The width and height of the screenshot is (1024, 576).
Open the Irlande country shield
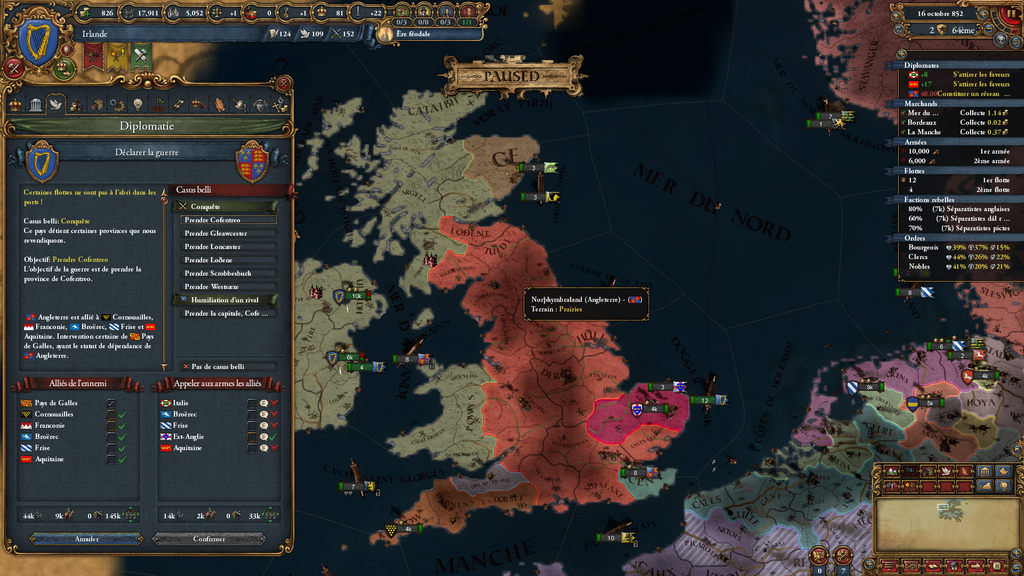click(x=39, y=44)
